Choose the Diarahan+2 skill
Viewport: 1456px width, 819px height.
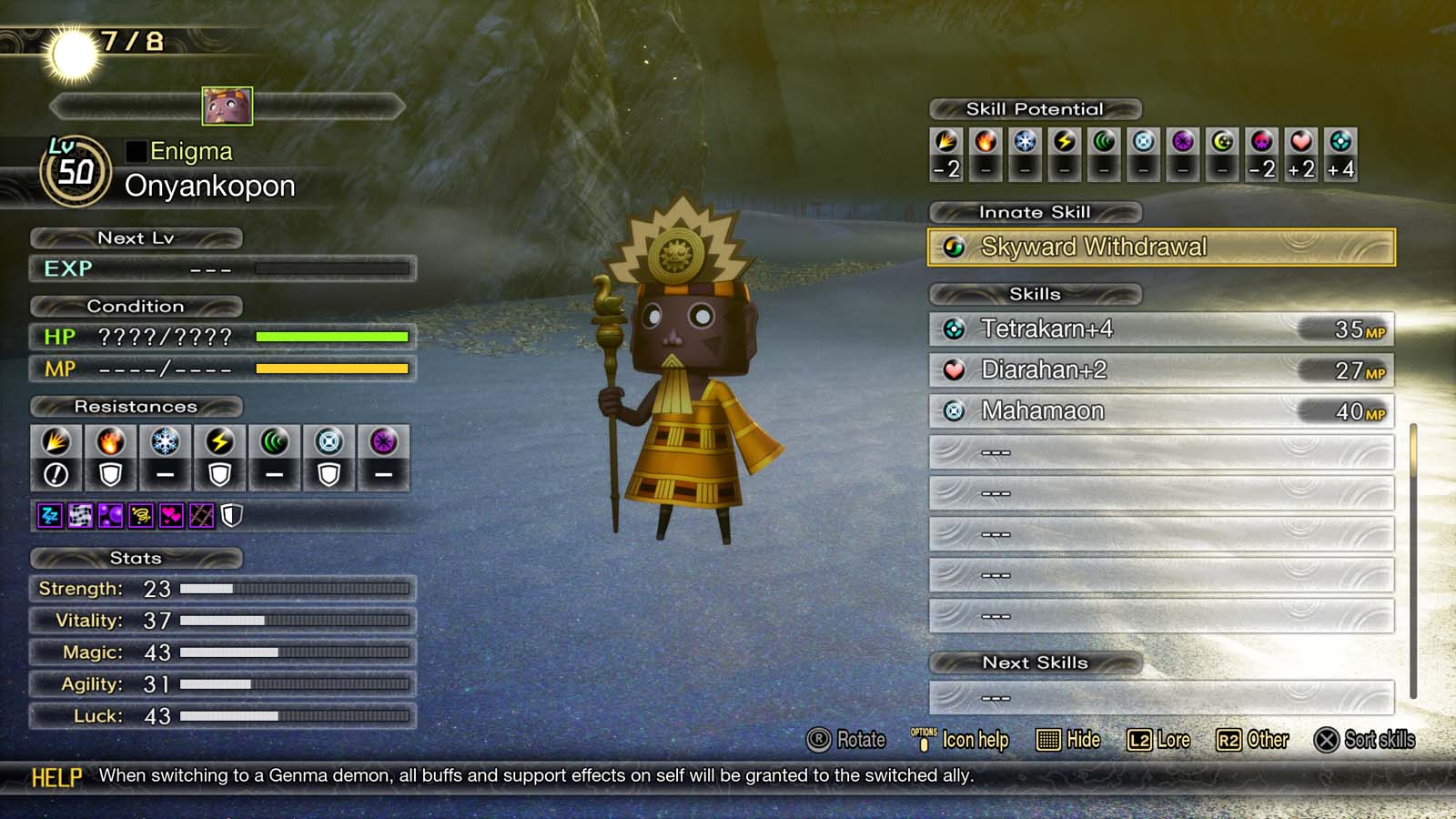(x=1160, y=369)
